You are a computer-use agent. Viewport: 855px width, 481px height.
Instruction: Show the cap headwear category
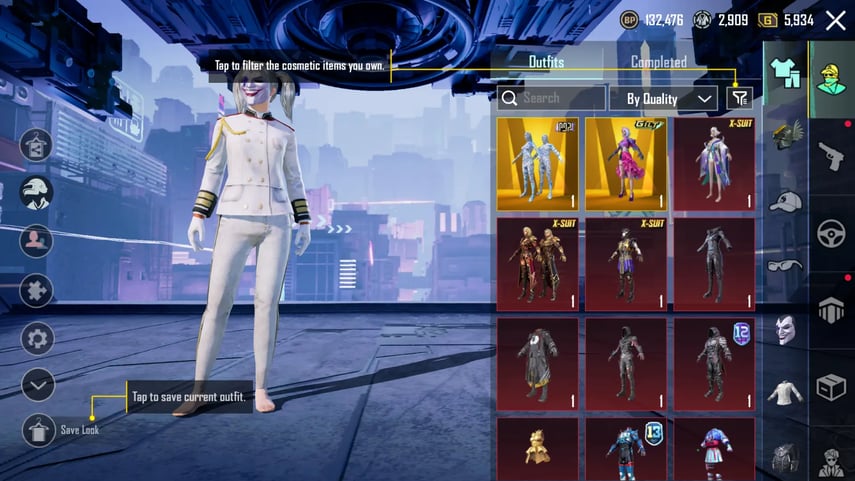point(786,201)
